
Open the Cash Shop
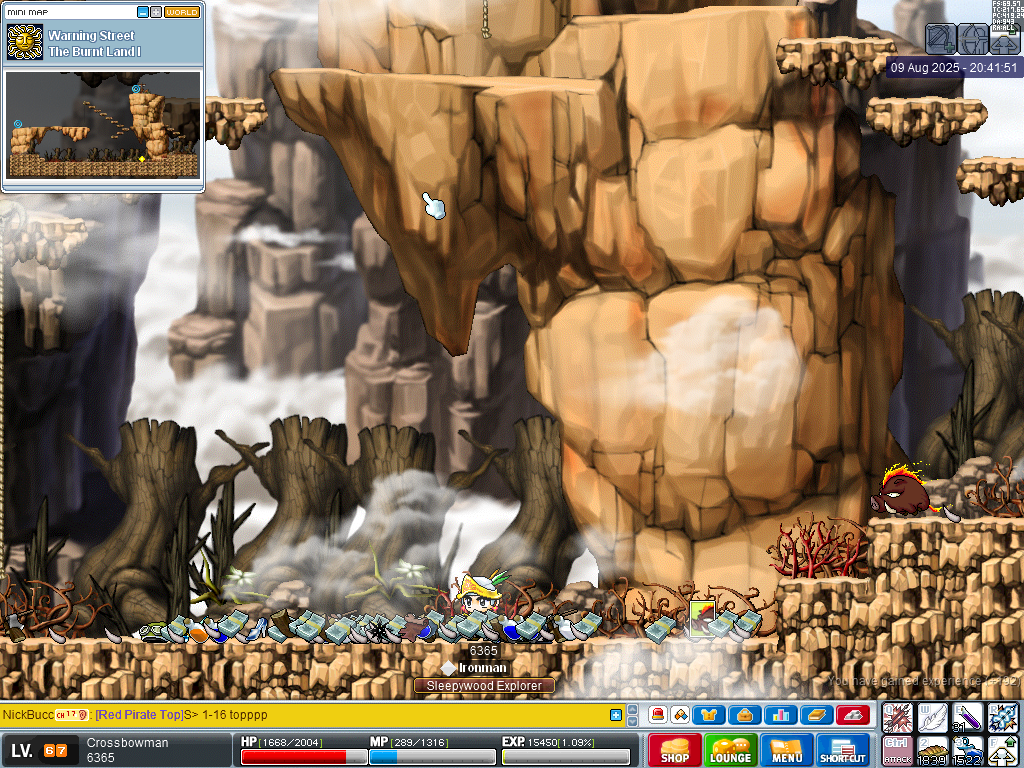pyautogui.click(x=674, y=750)
